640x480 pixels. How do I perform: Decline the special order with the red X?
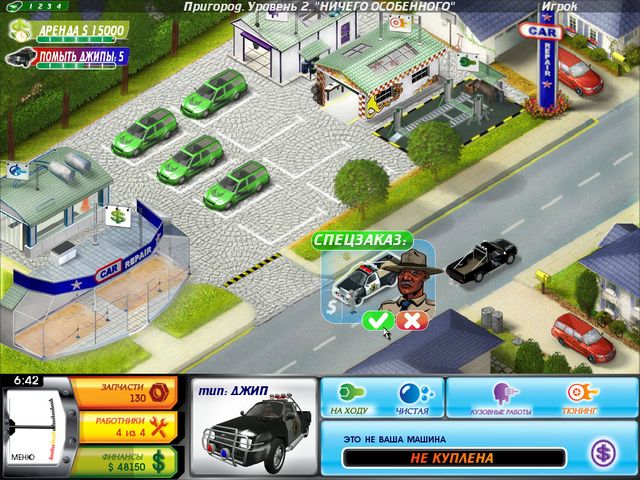pos(408,320)
